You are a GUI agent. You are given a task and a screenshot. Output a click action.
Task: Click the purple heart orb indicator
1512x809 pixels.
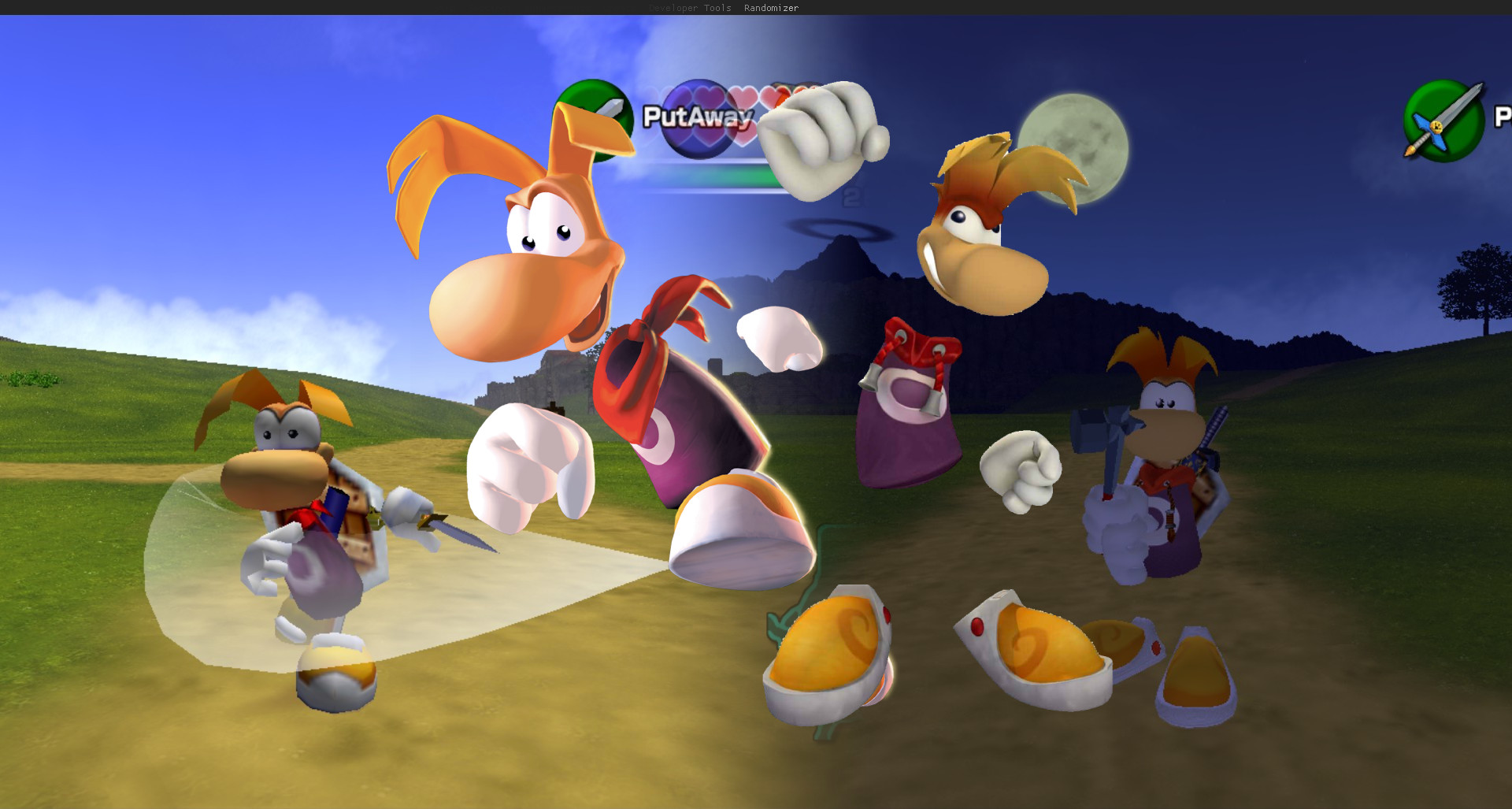tap(699, 119)
